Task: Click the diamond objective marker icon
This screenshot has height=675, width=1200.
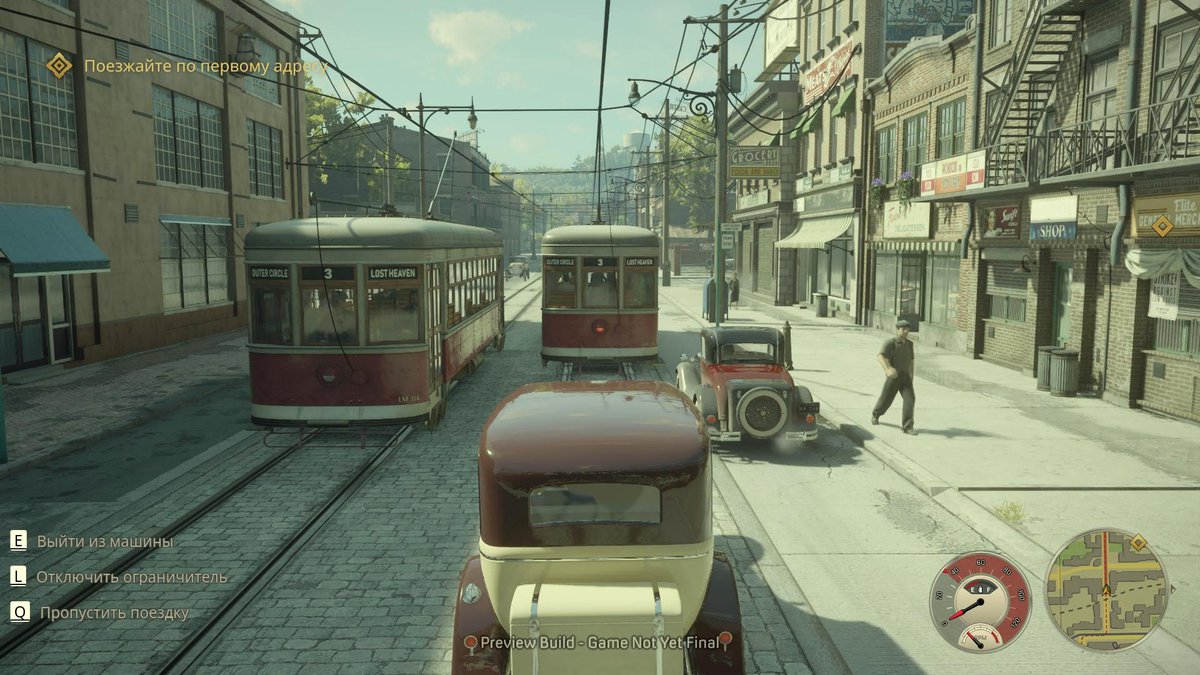Action: [60, 66]
